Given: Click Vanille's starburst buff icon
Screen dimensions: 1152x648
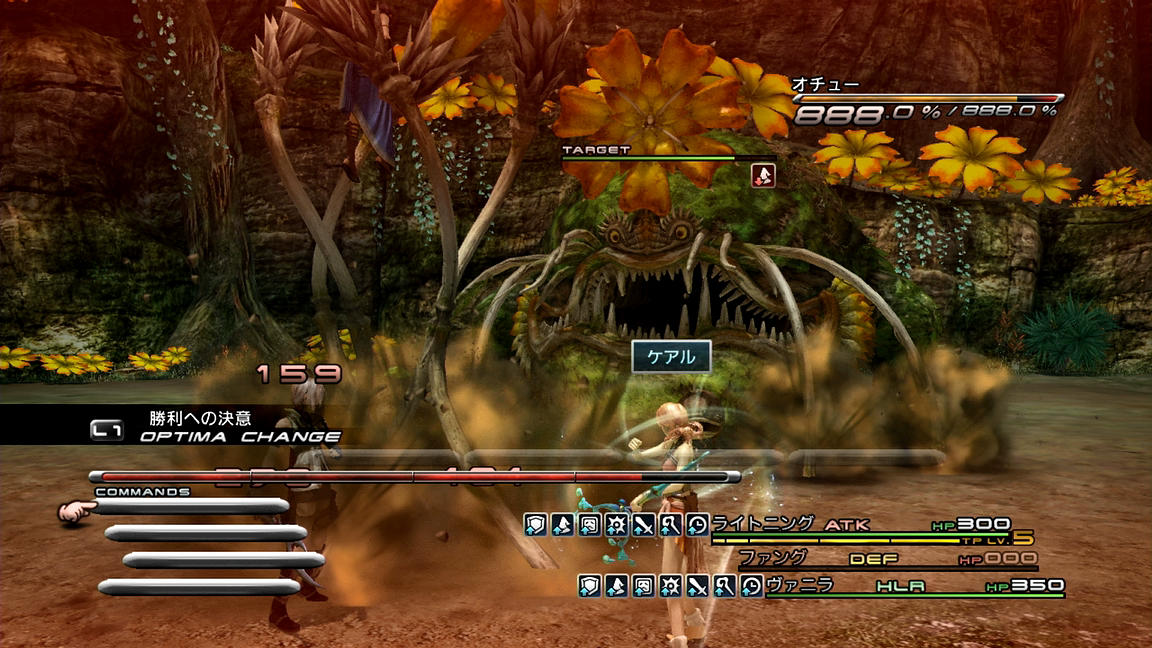Looking at the screenshot, I should [671, 586].
